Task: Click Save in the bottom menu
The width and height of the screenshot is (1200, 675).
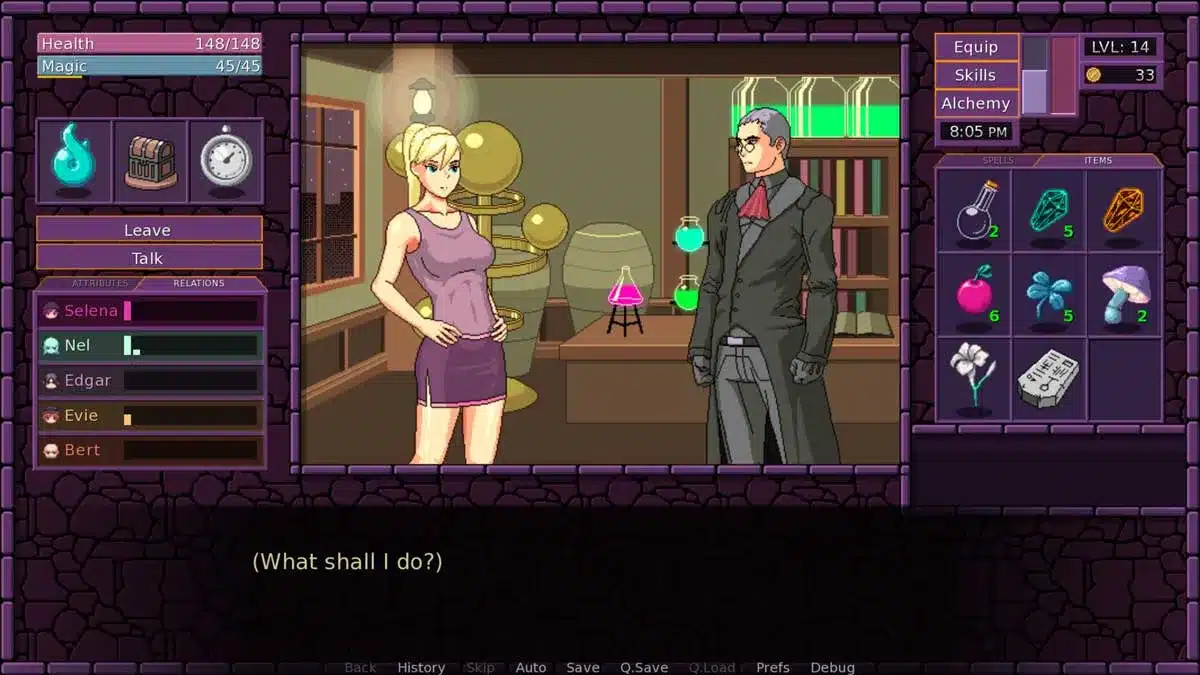Action: 583,667
